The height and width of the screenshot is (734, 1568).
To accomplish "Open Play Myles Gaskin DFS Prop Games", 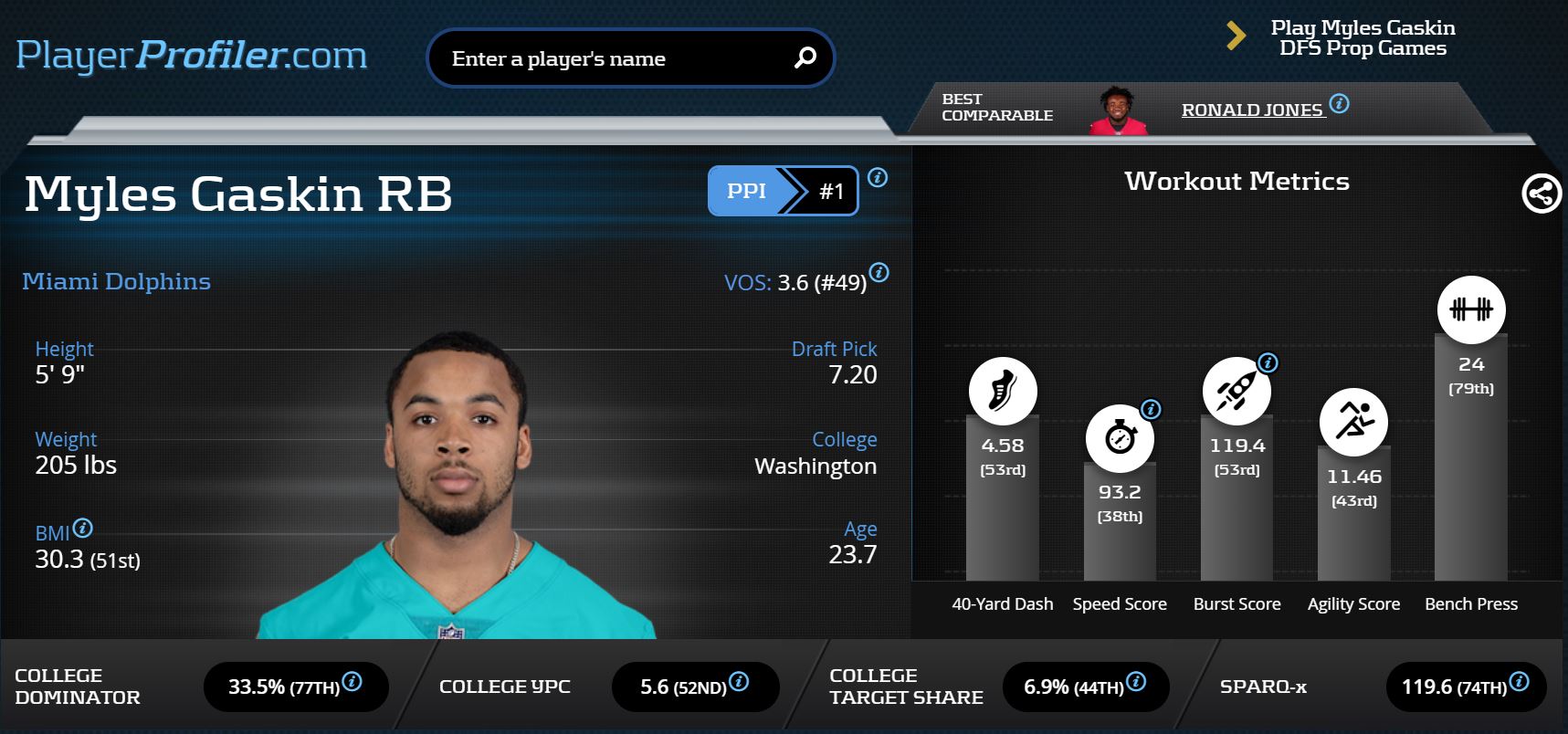I will click(1362, 38).
